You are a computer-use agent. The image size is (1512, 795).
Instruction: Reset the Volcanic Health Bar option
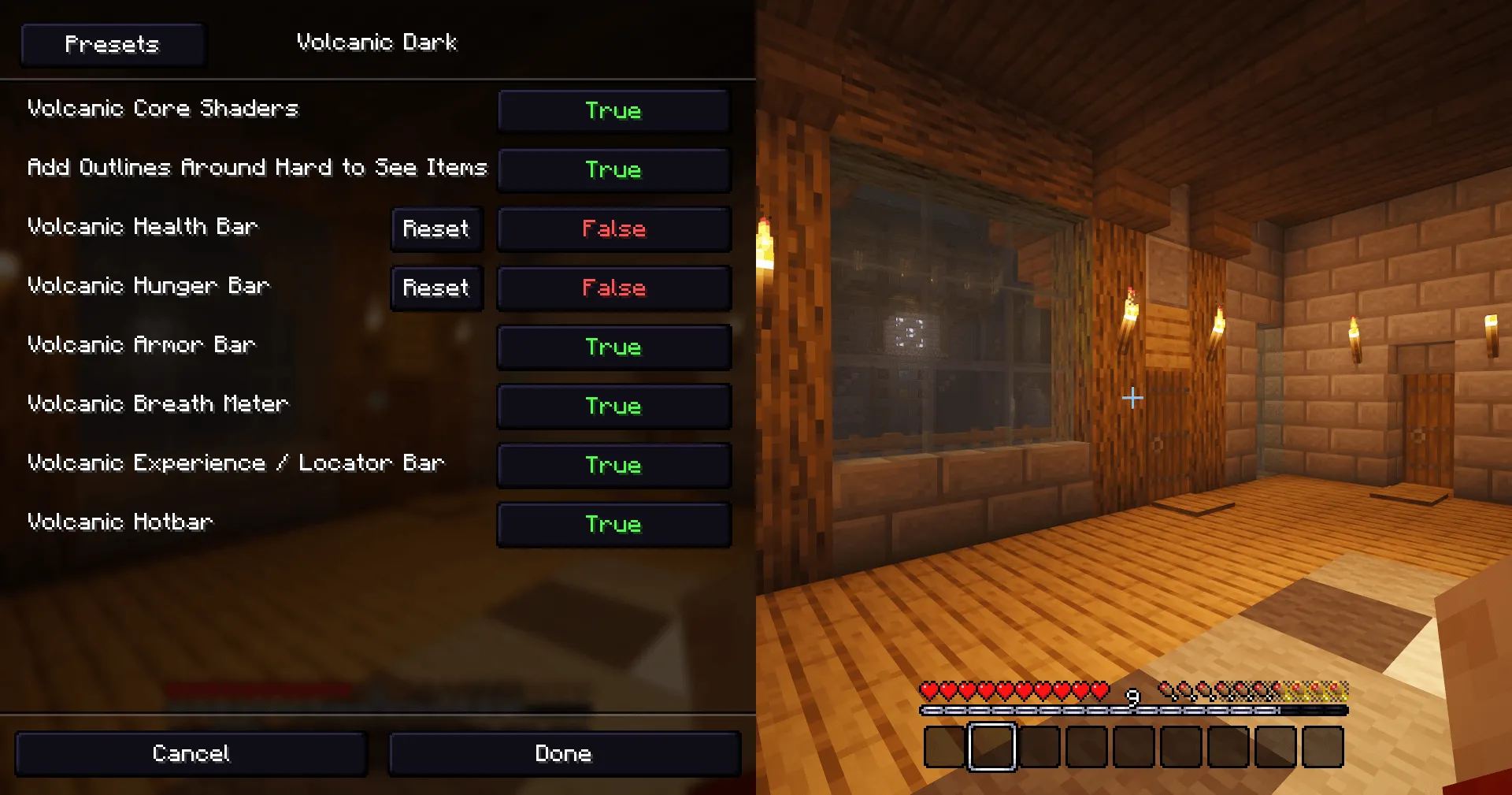[436, 229]
